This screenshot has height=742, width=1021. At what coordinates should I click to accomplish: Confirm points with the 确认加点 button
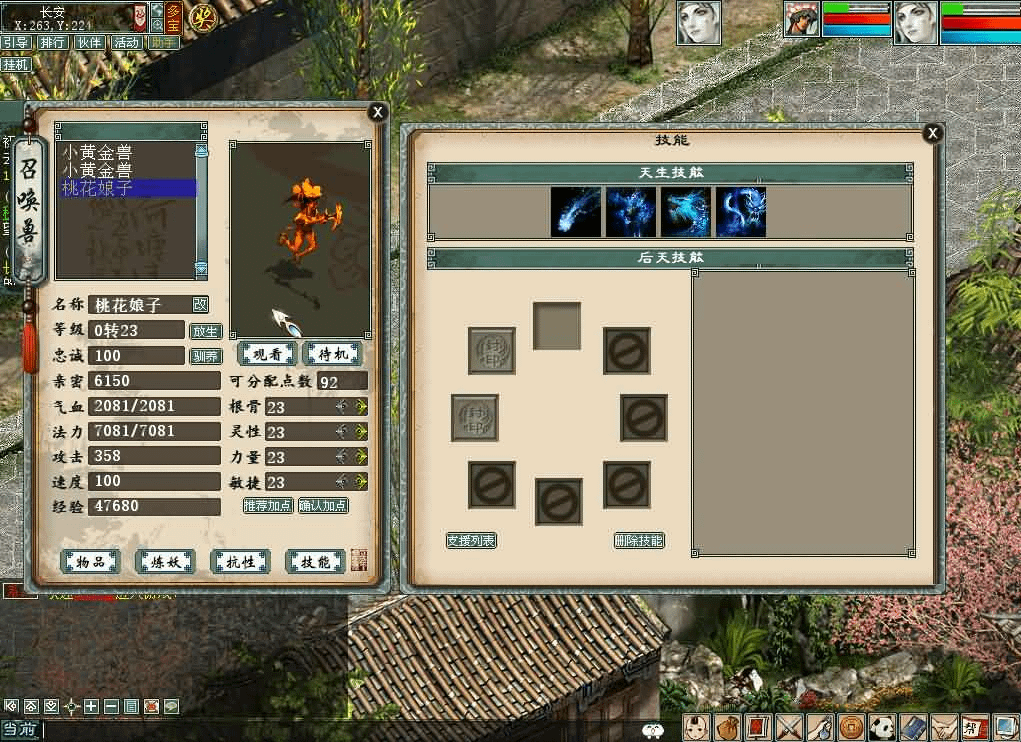tap(323, 506)
